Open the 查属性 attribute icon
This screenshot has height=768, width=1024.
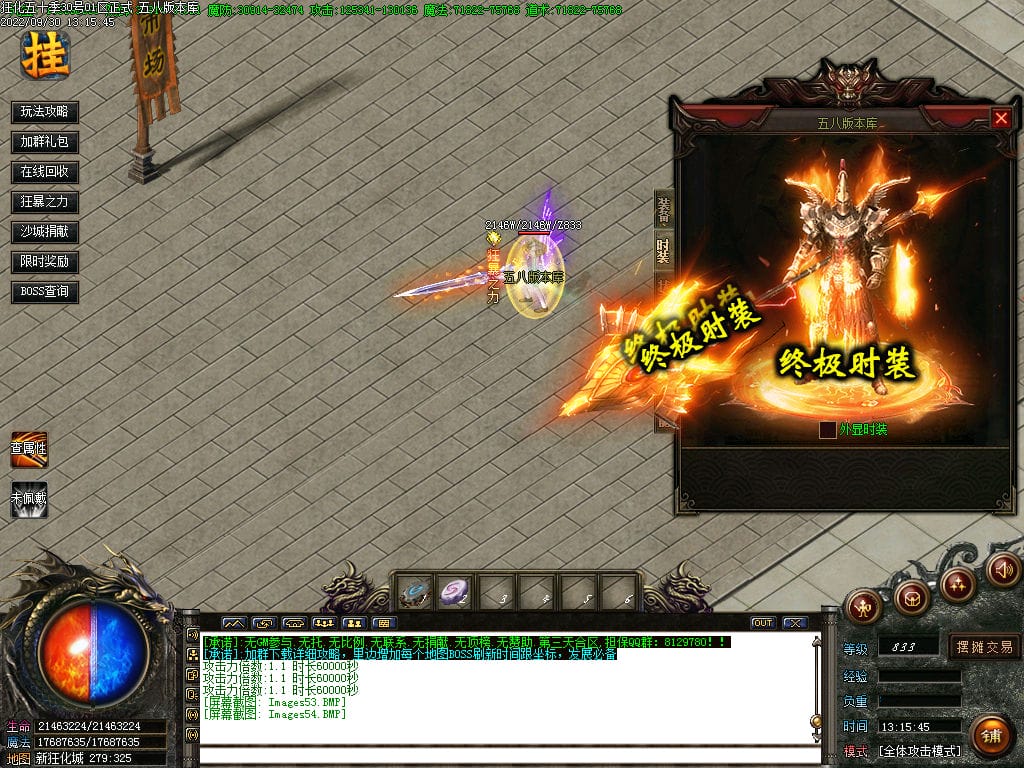tap(29, 449)
